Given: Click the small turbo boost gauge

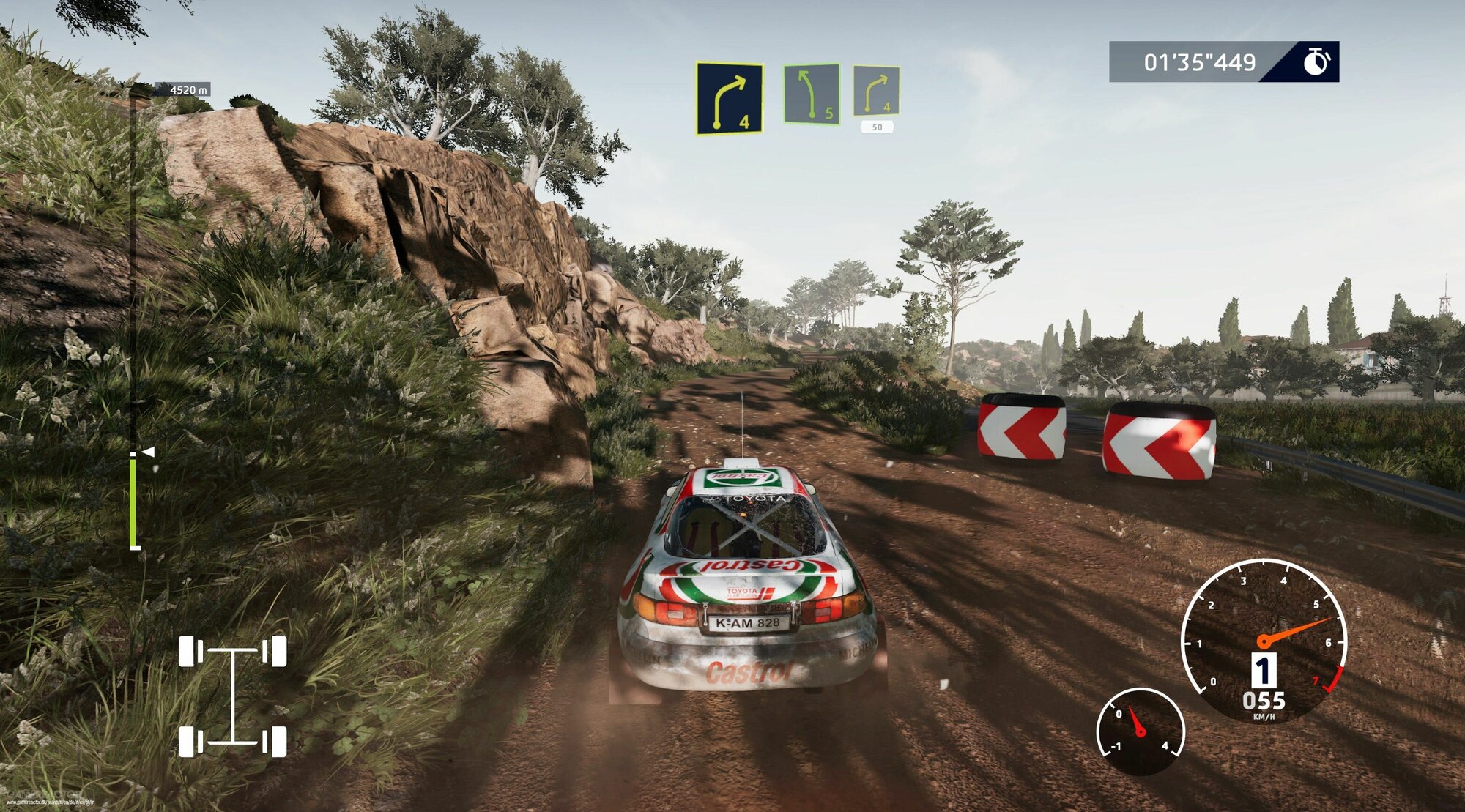Looking at the screenshot, I should [x=1140, y=731].
